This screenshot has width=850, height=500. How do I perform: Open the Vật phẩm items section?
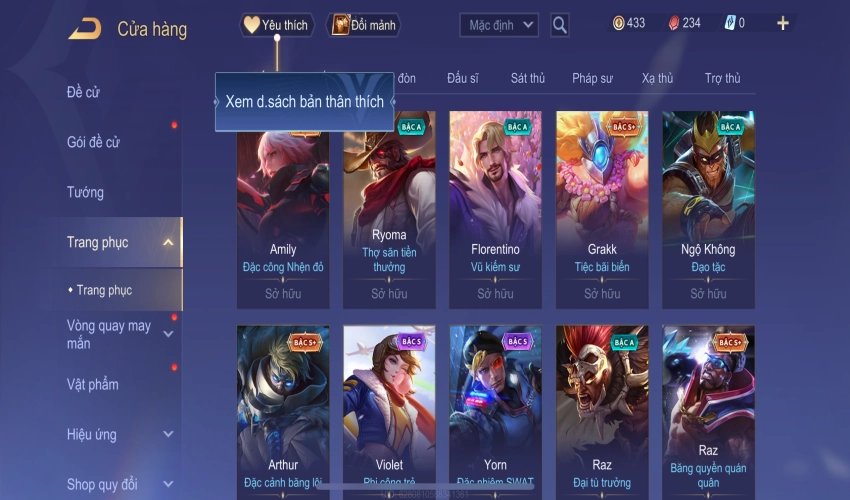click(x=92, y=385)
